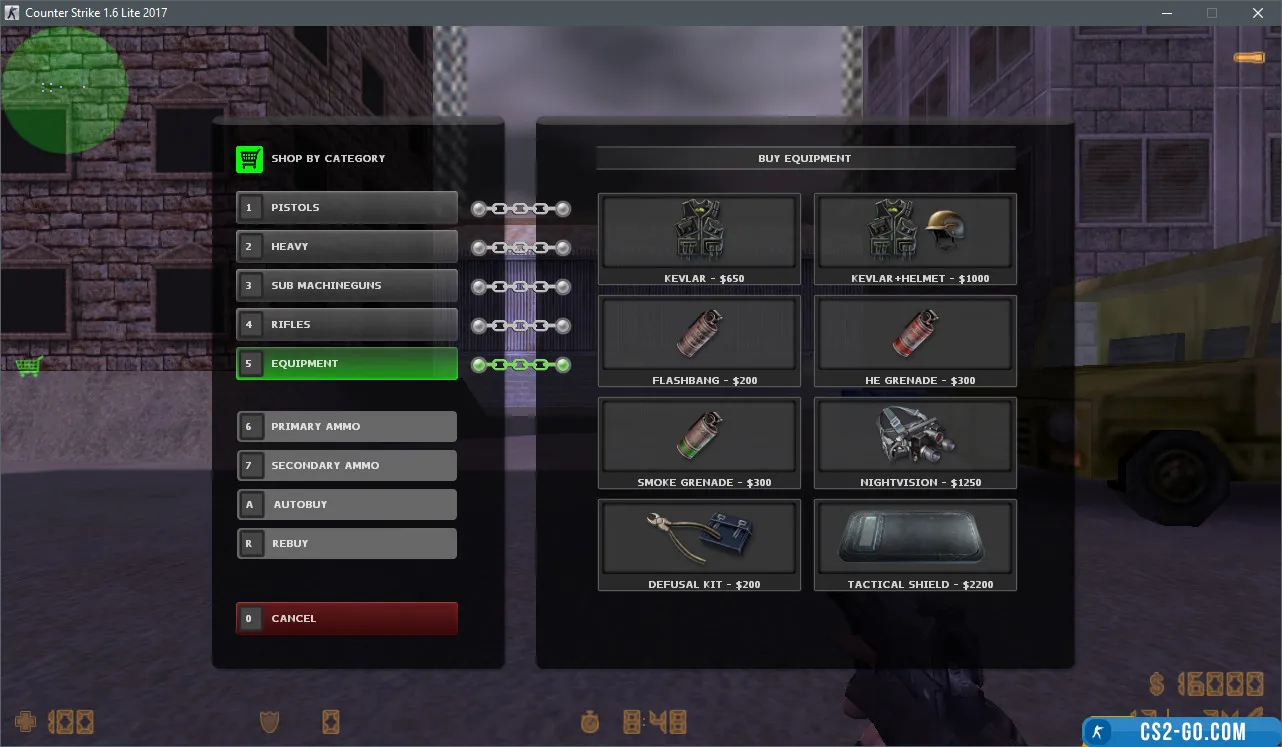Purchase Kevlar+Helmet for $1000
Image resolution: width=1282 pixels, height=747 pixels.
click(x=915, y=238)
